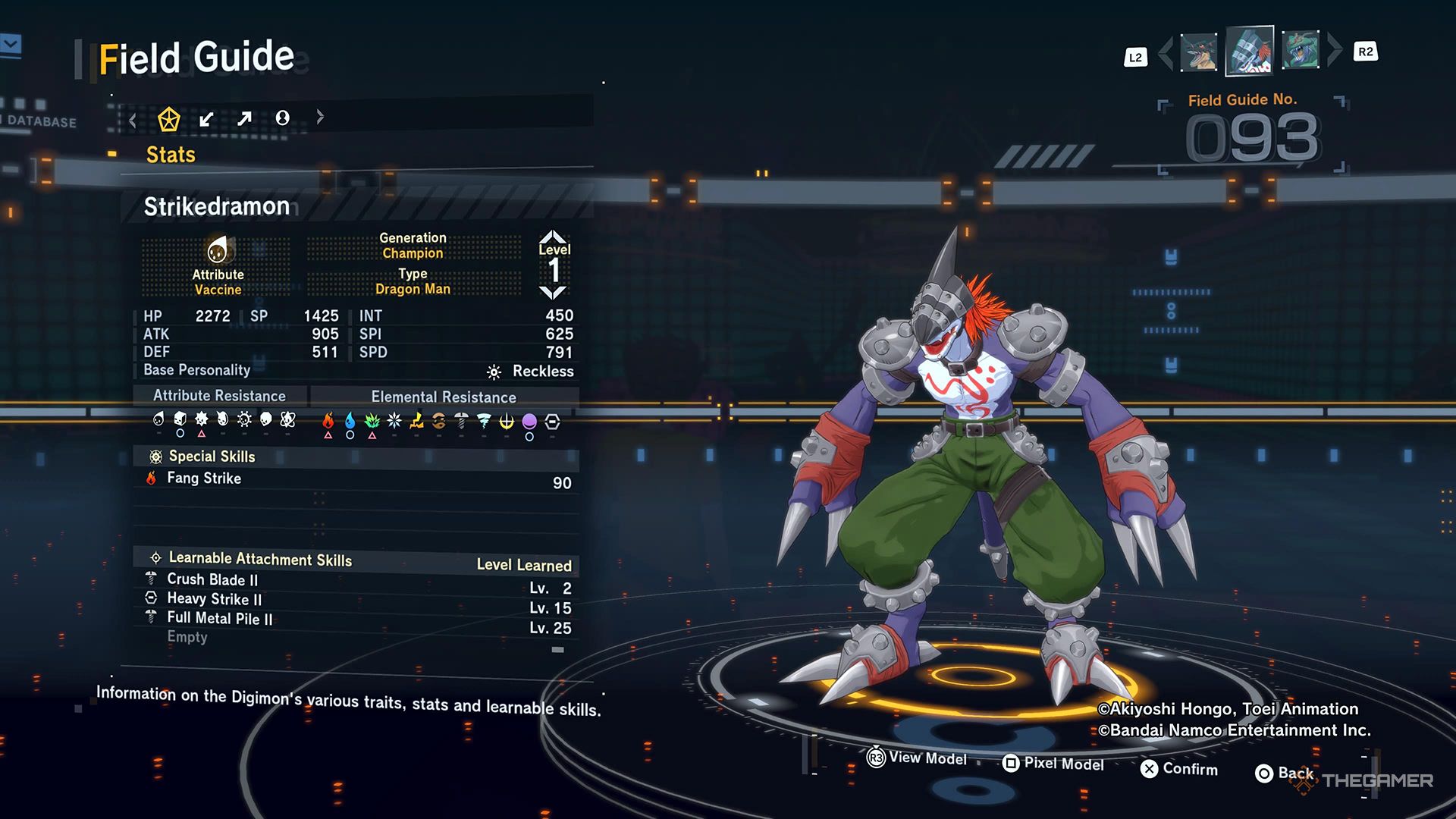Click the left chevron before the tab icons
This screenshot has width=1456, height=819.
(x=133, y=119)
